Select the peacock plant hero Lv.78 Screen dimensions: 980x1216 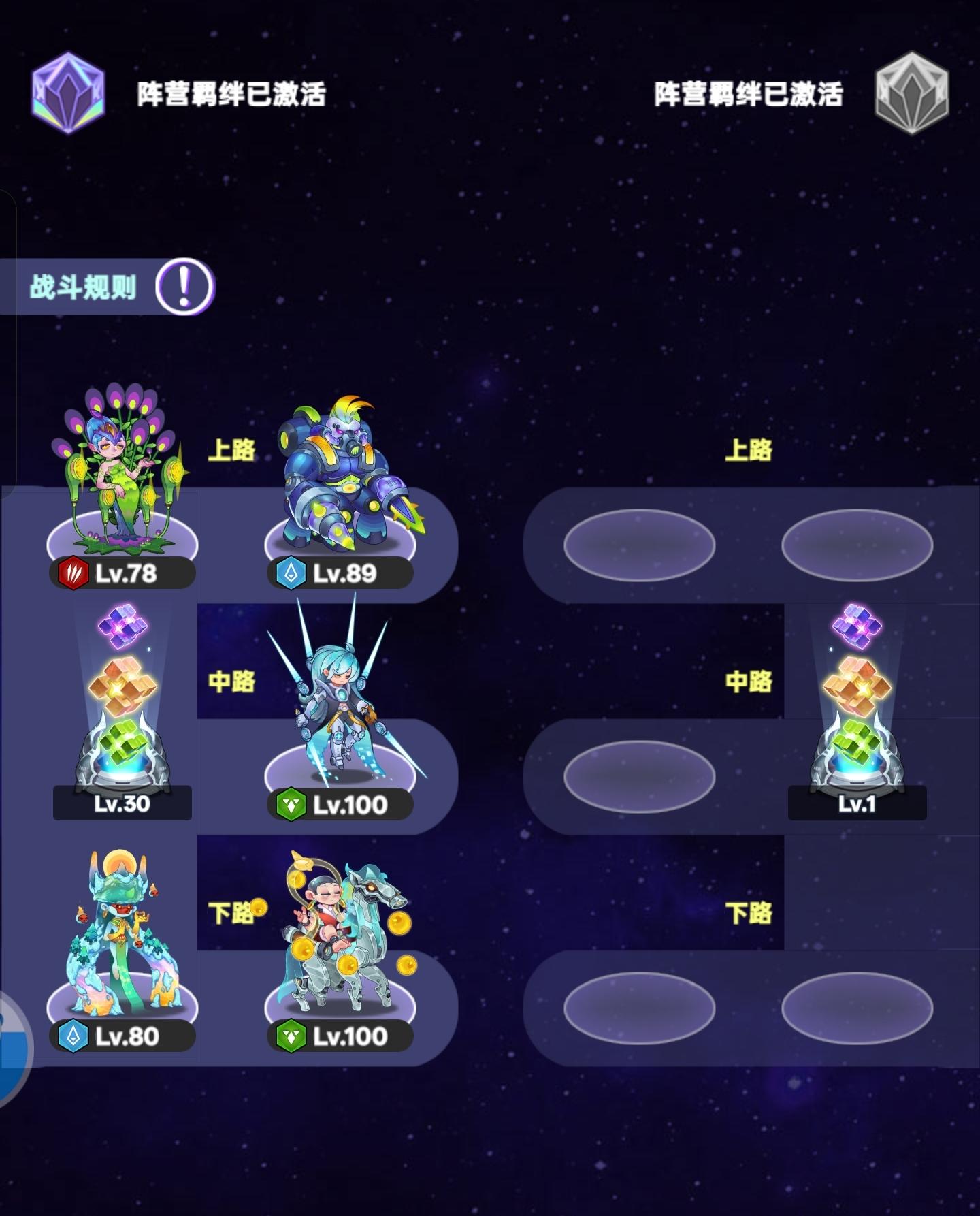(x=119, y=470)
